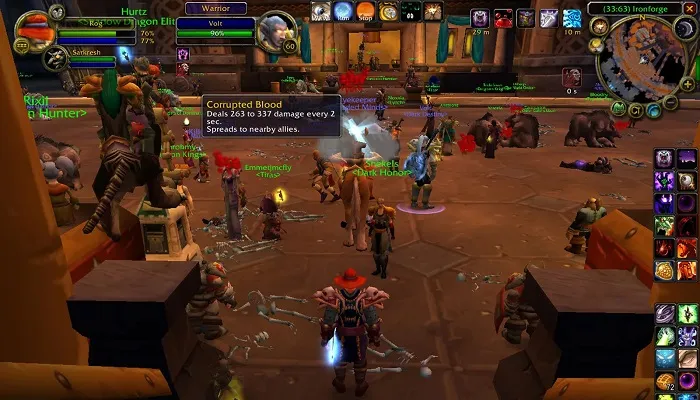Activate the white starburst pet ability
This screenshot has width=700, height=400.
(x=434, y=11)
